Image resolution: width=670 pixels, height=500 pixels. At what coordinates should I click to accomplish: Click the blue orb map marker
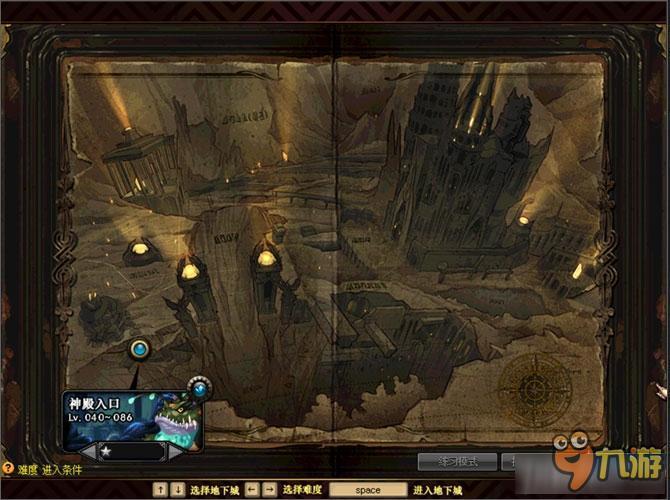pyautogui.click(x=140, y=349)
